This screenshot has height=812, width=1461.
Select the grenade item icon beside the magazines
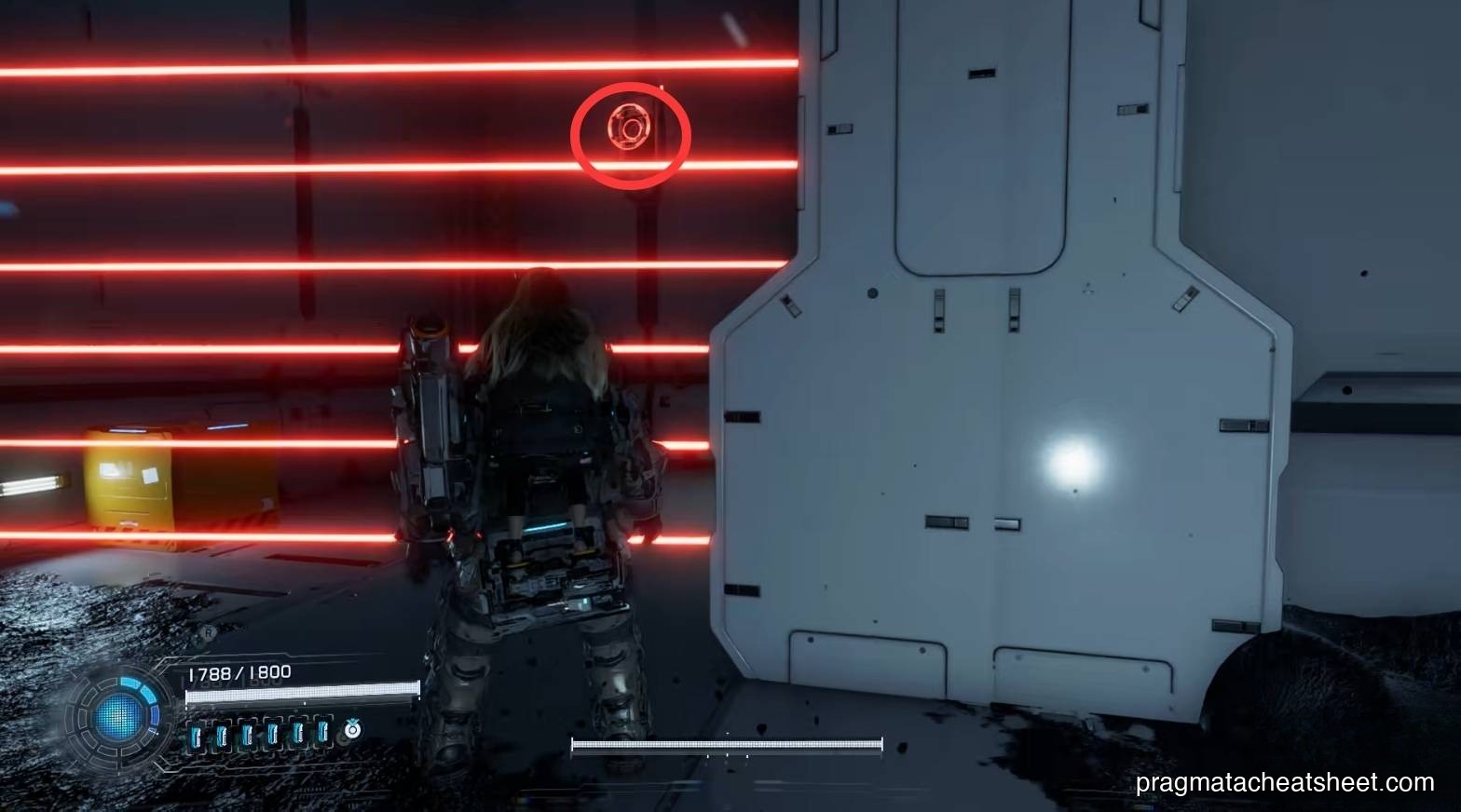(x=352, y=730)
